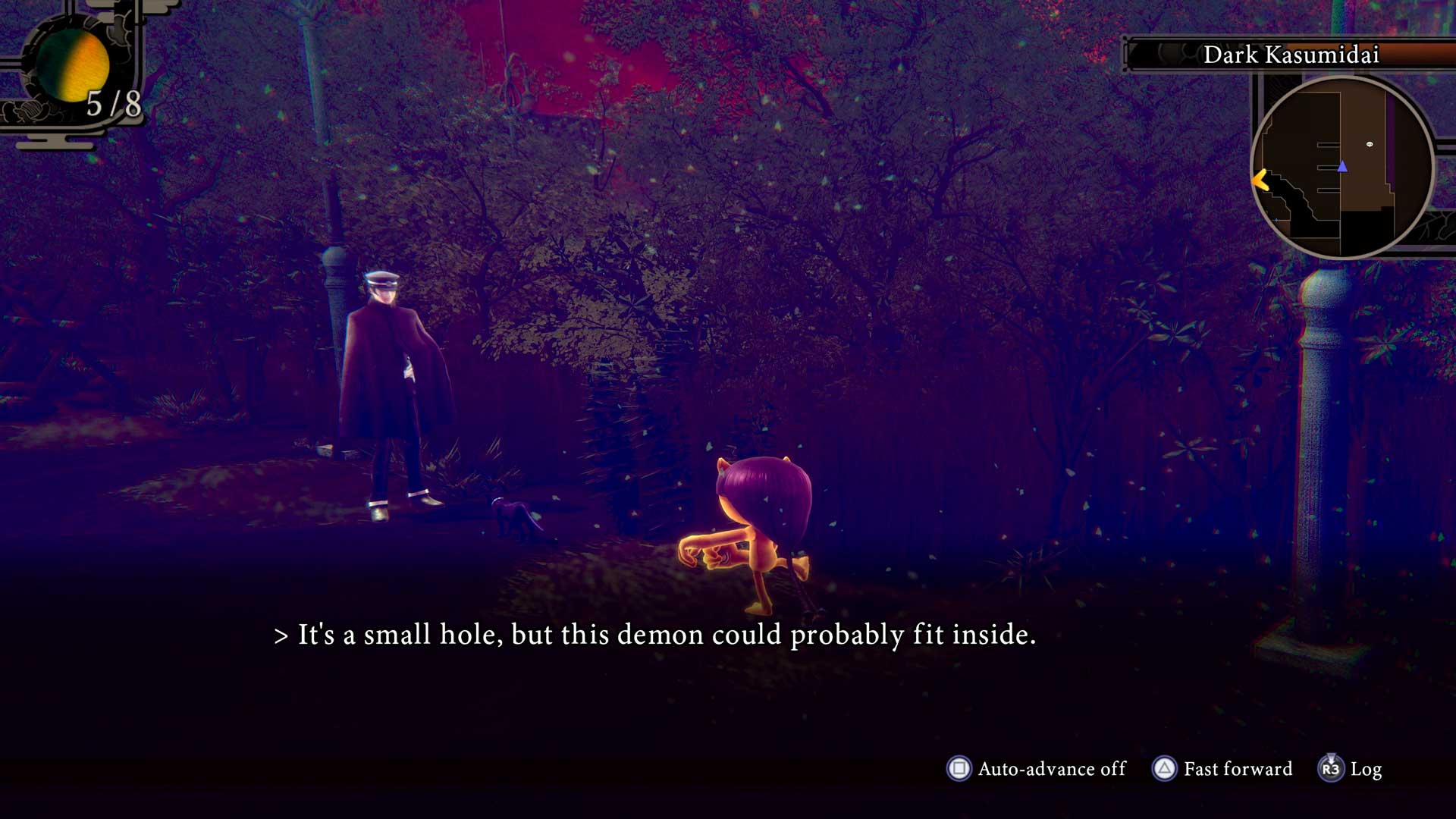Click the circular minimap
The image size is (1456, 819).
coord(1342,168)
